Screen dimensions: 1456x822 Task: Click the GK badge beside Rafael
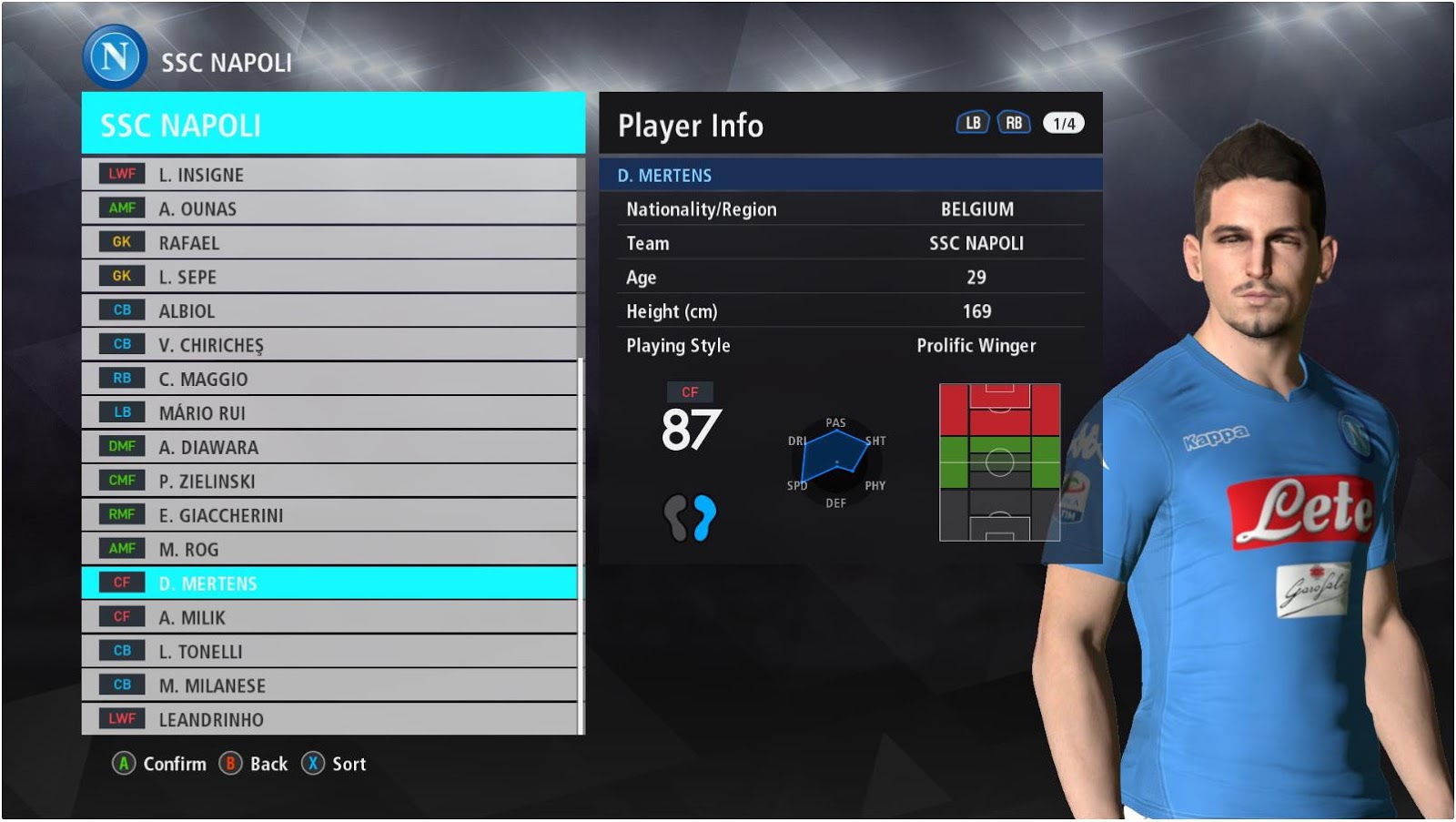click(122, 242)
